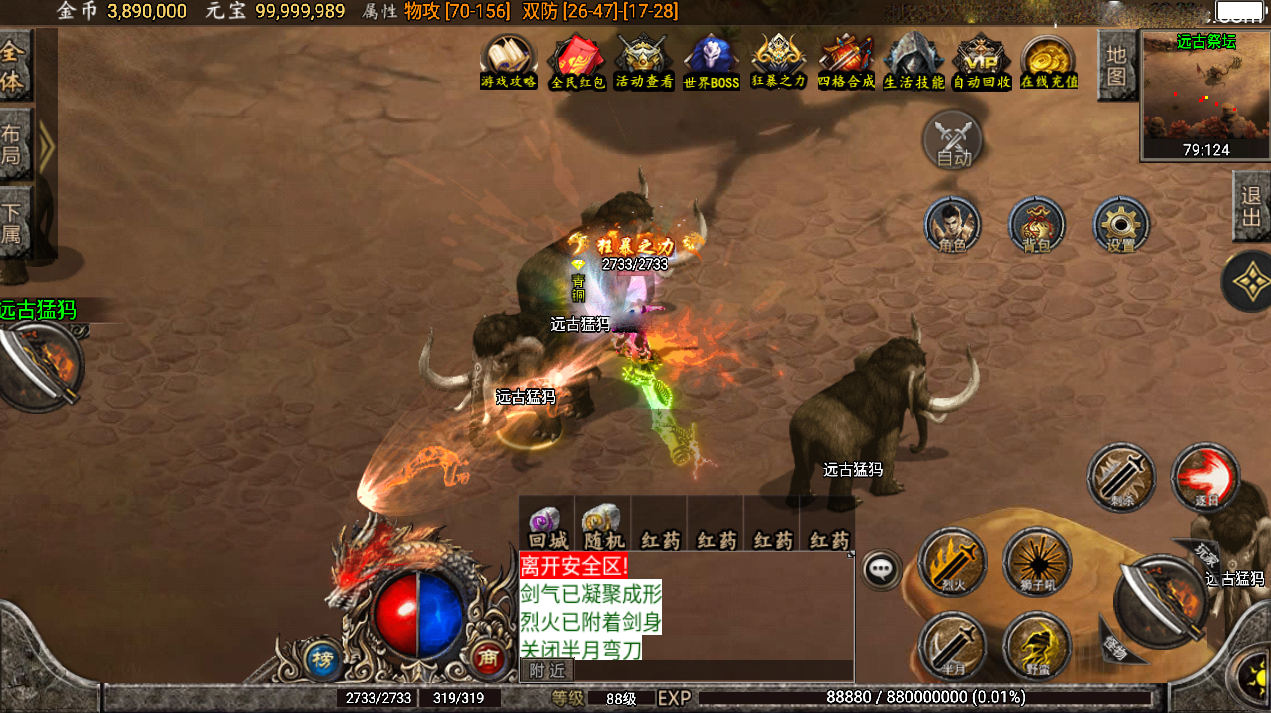Open the 四格合成 crafting icon
This screenshot has width=1271, height=713.
(x=846, y=62)
